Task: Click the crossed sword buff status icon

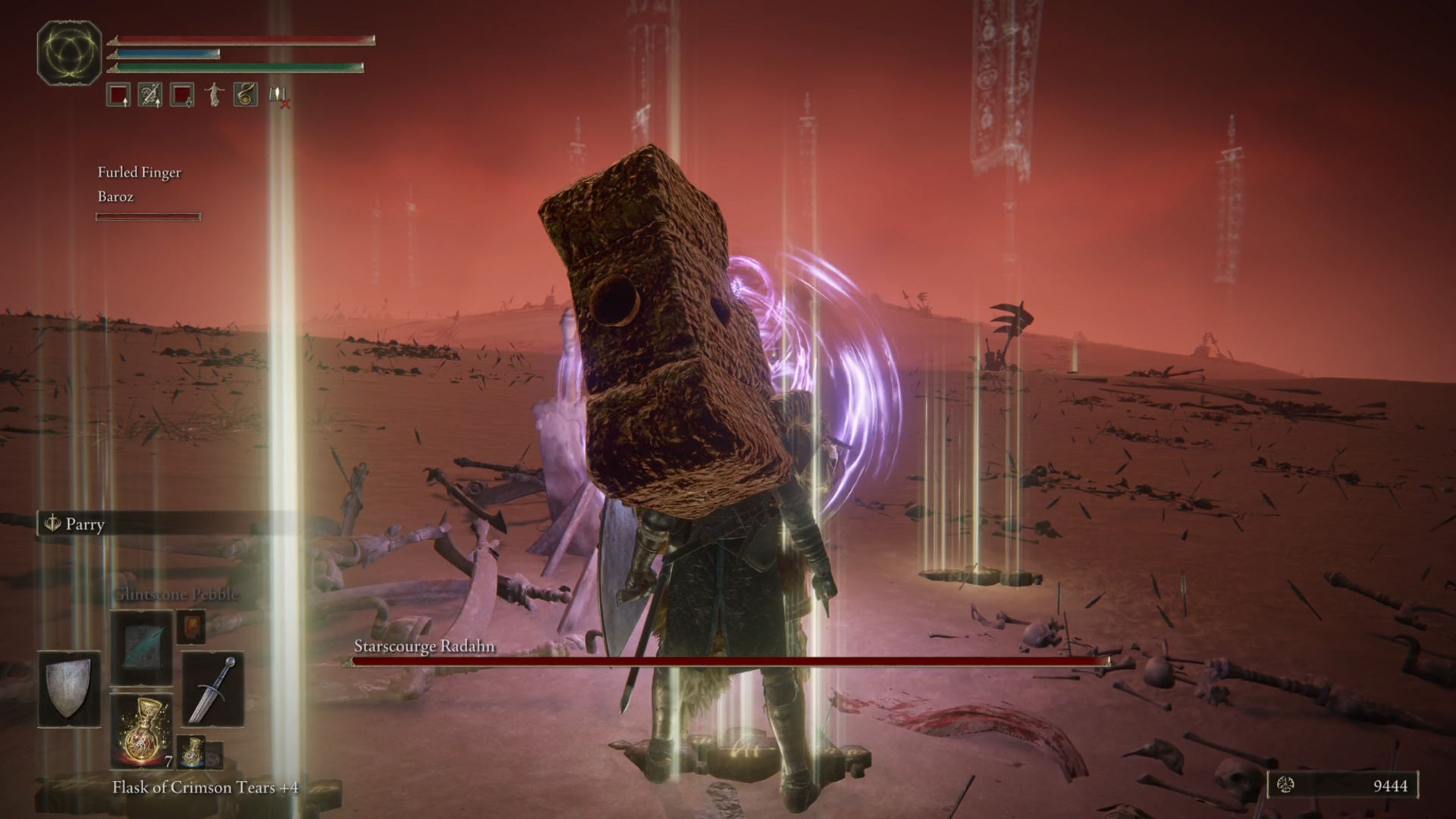Action: (x=149, y=95)
